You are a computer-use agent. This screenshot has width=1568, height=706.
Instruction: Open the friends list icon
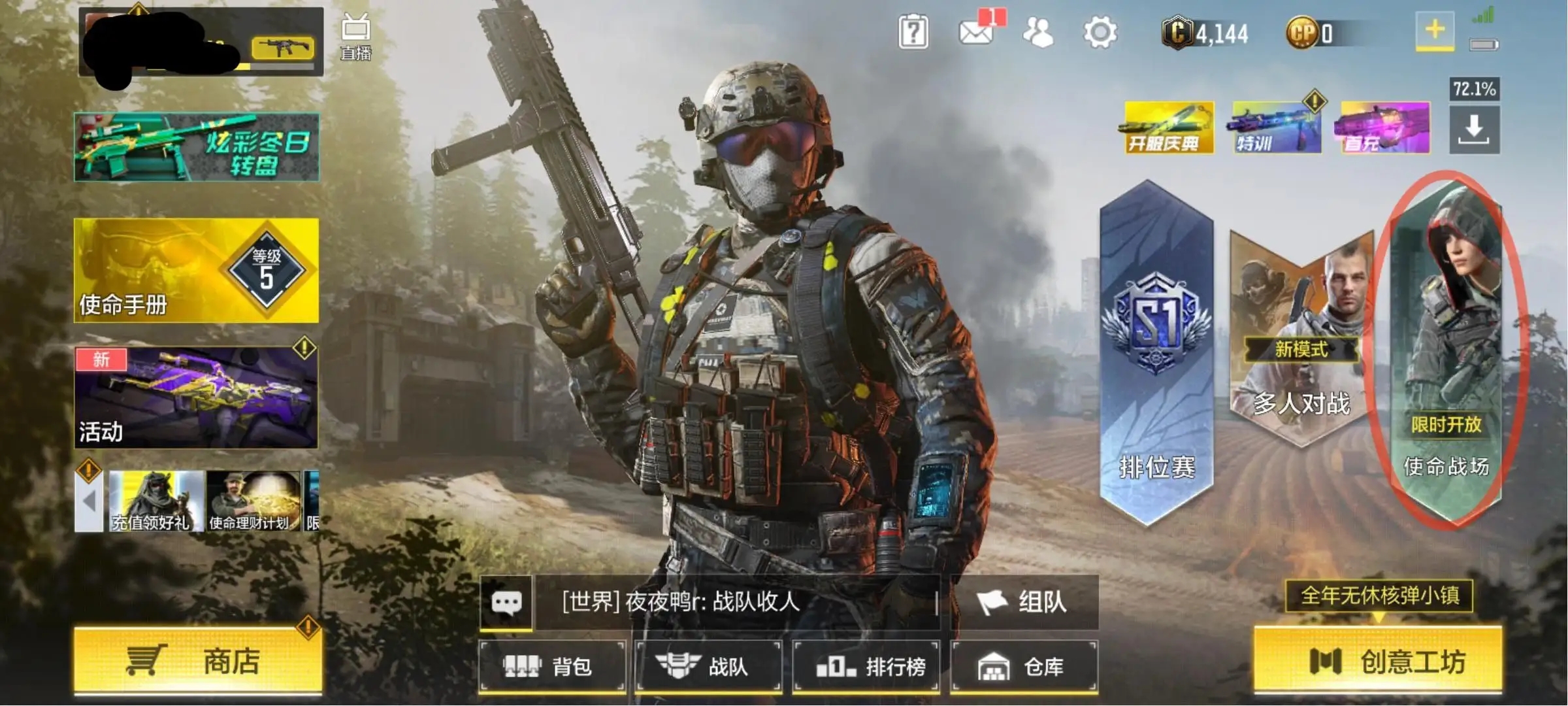[x=1037, y=32]
